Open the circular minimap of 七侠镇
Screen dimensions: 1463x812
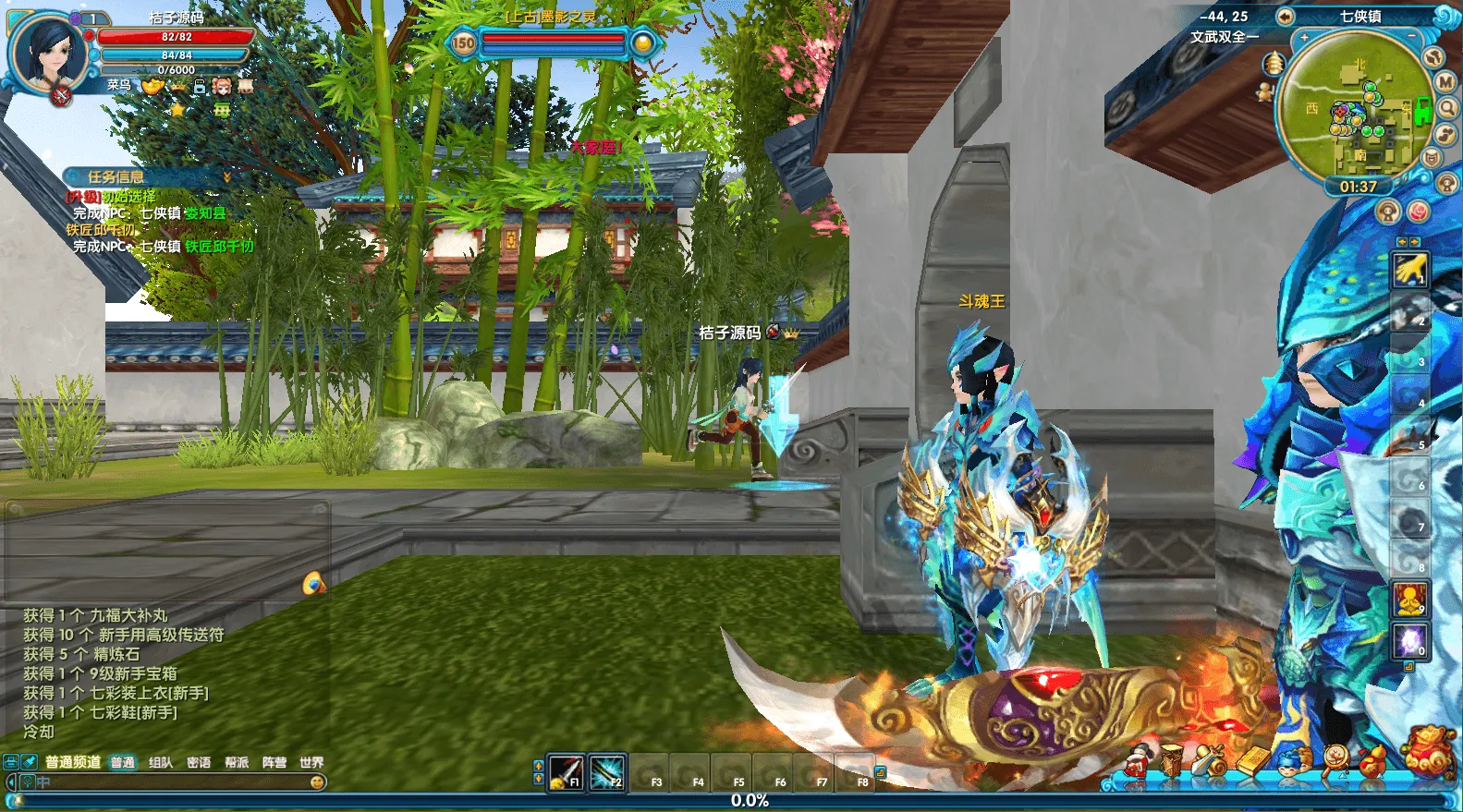tap(1357, 106)
